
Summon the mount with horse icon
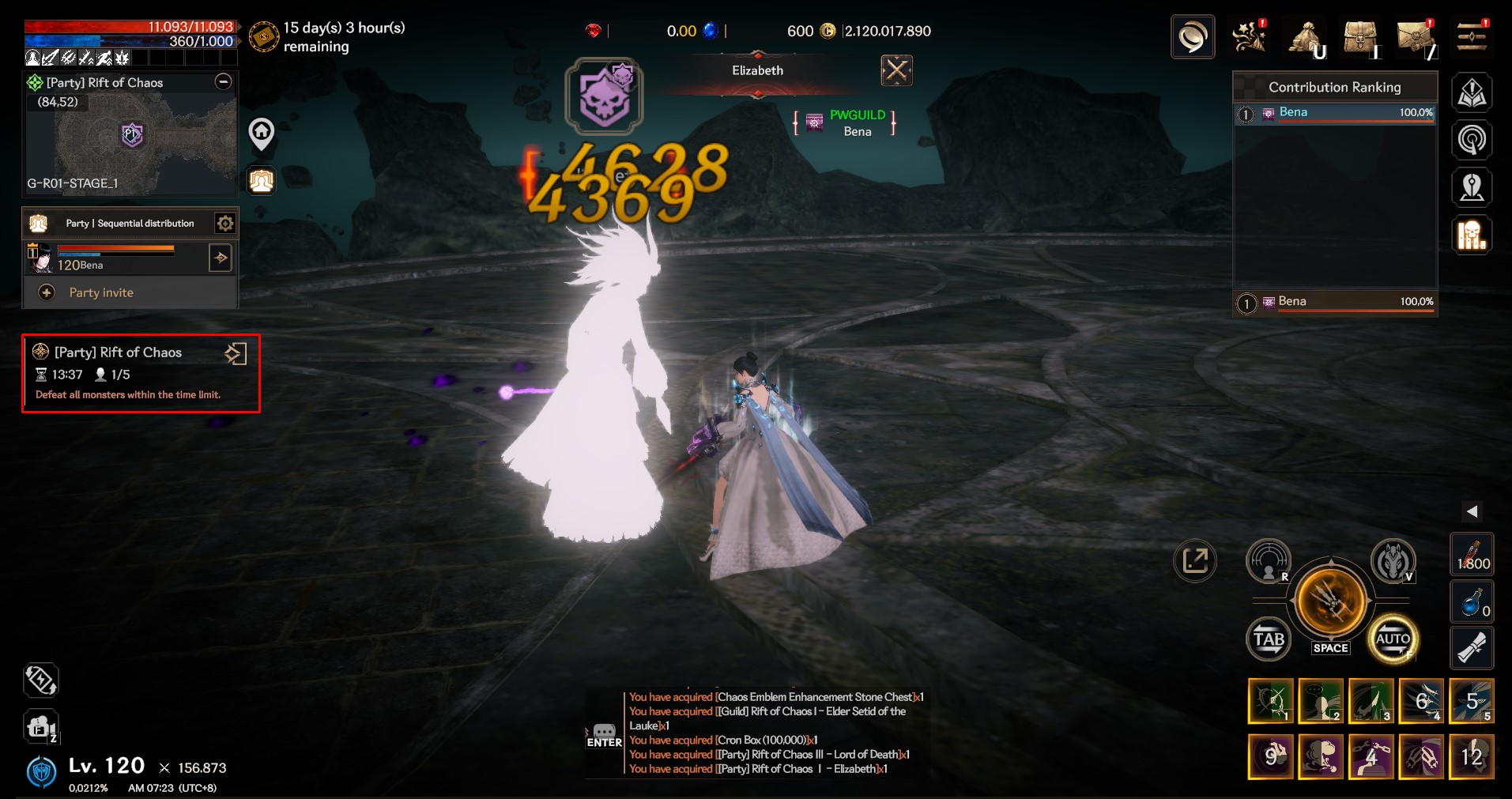(1392, 562)
